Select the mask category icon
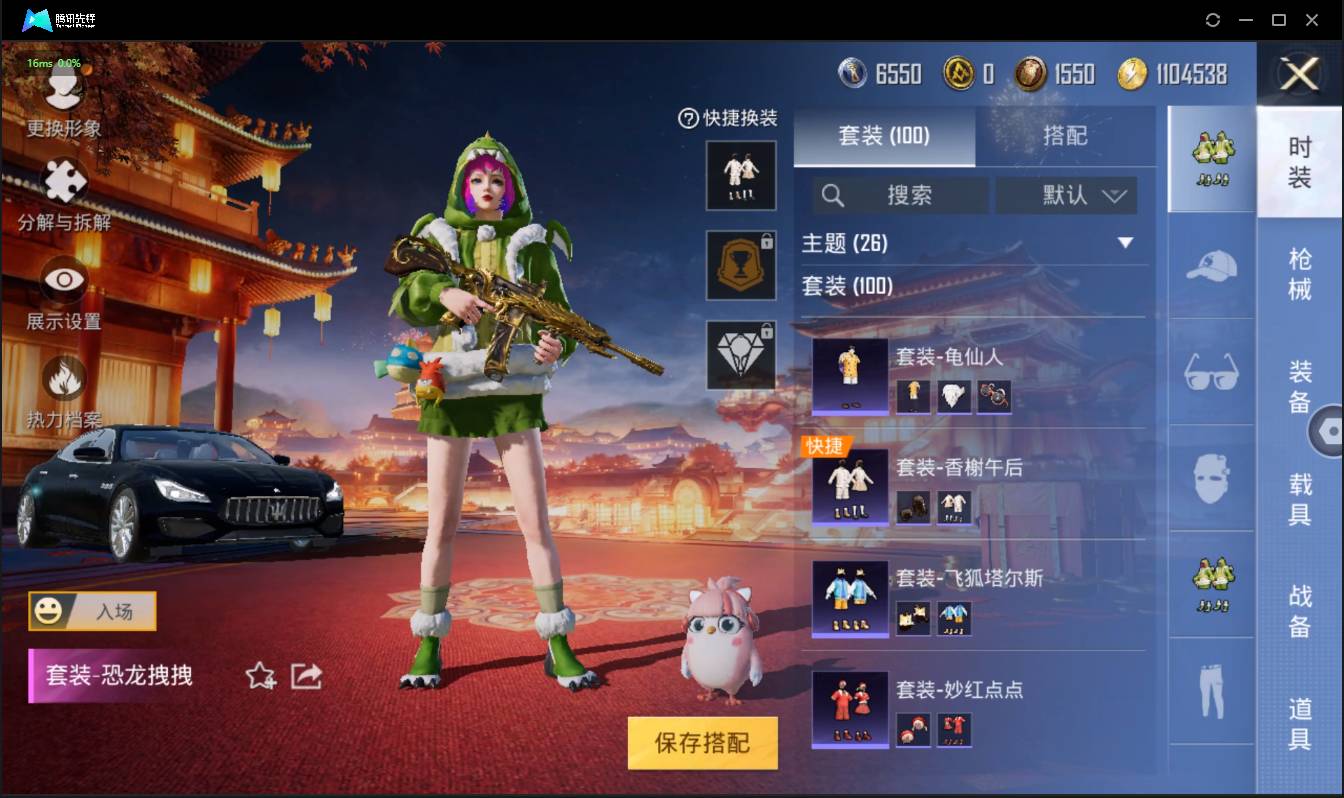This screenshot has width=1344, height=798. coord(1210,480)
